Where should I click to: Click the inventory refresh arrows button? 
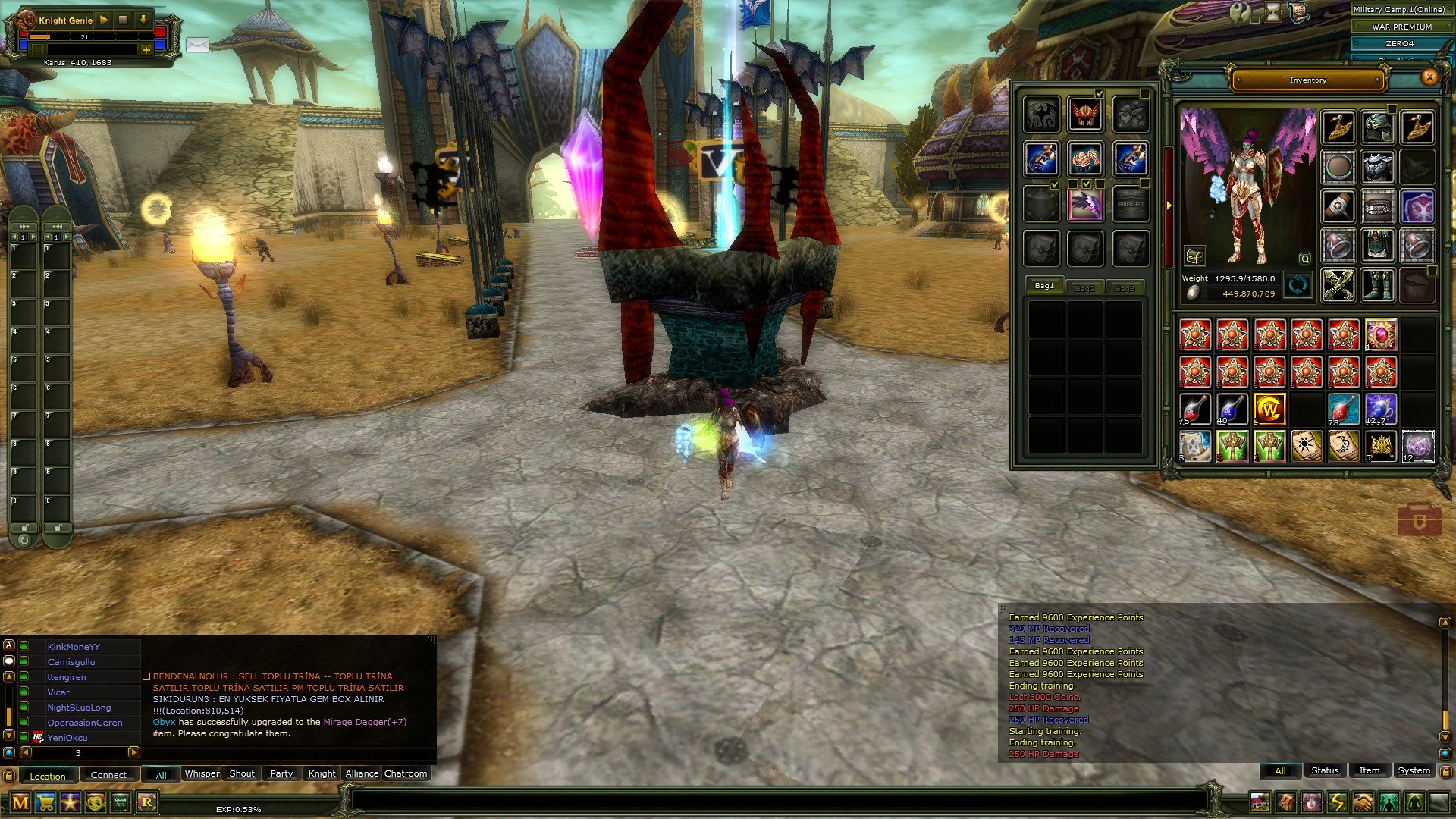[x=1298, y=286]
